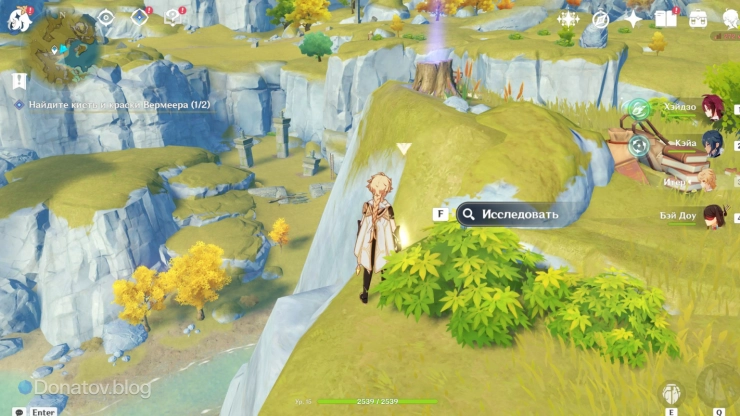This screenshot has height=416, width=740.
Task: Switch to party member Бэй Доу
Action: [711, 215]
